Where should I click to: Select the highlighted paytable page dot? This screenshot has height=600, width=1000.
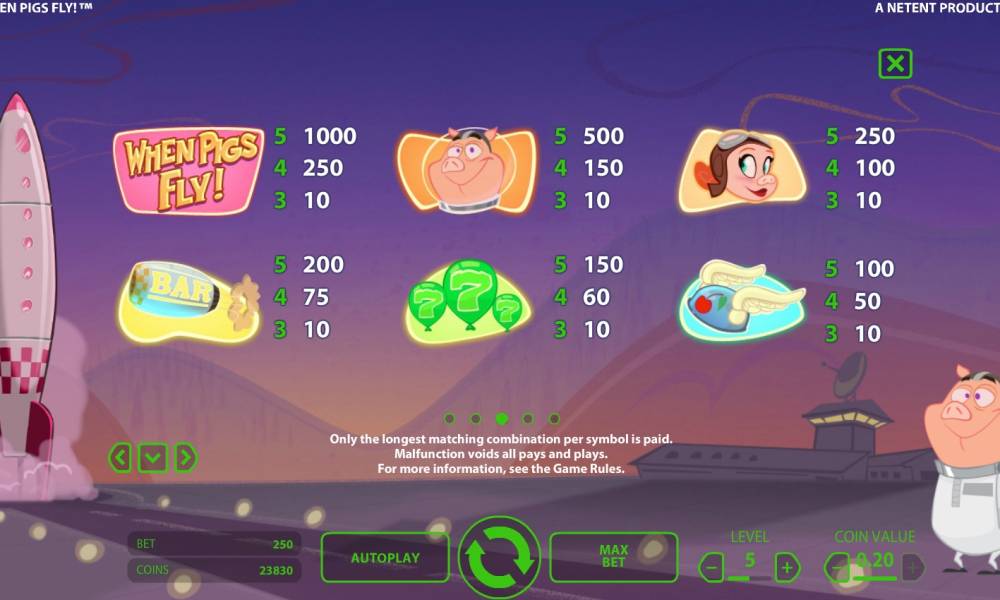(501, 419)
